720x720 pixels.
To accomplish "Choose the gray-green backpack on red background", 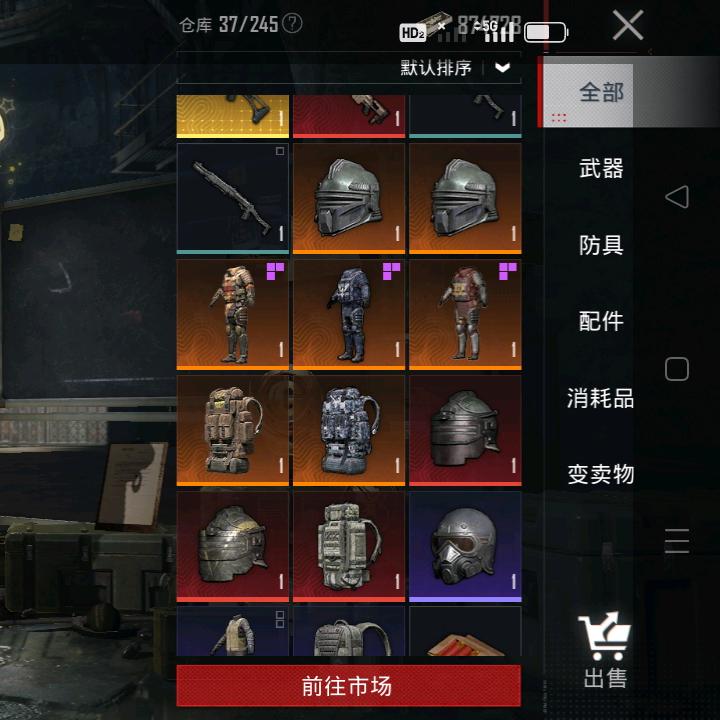I will (x=348, y=545).
